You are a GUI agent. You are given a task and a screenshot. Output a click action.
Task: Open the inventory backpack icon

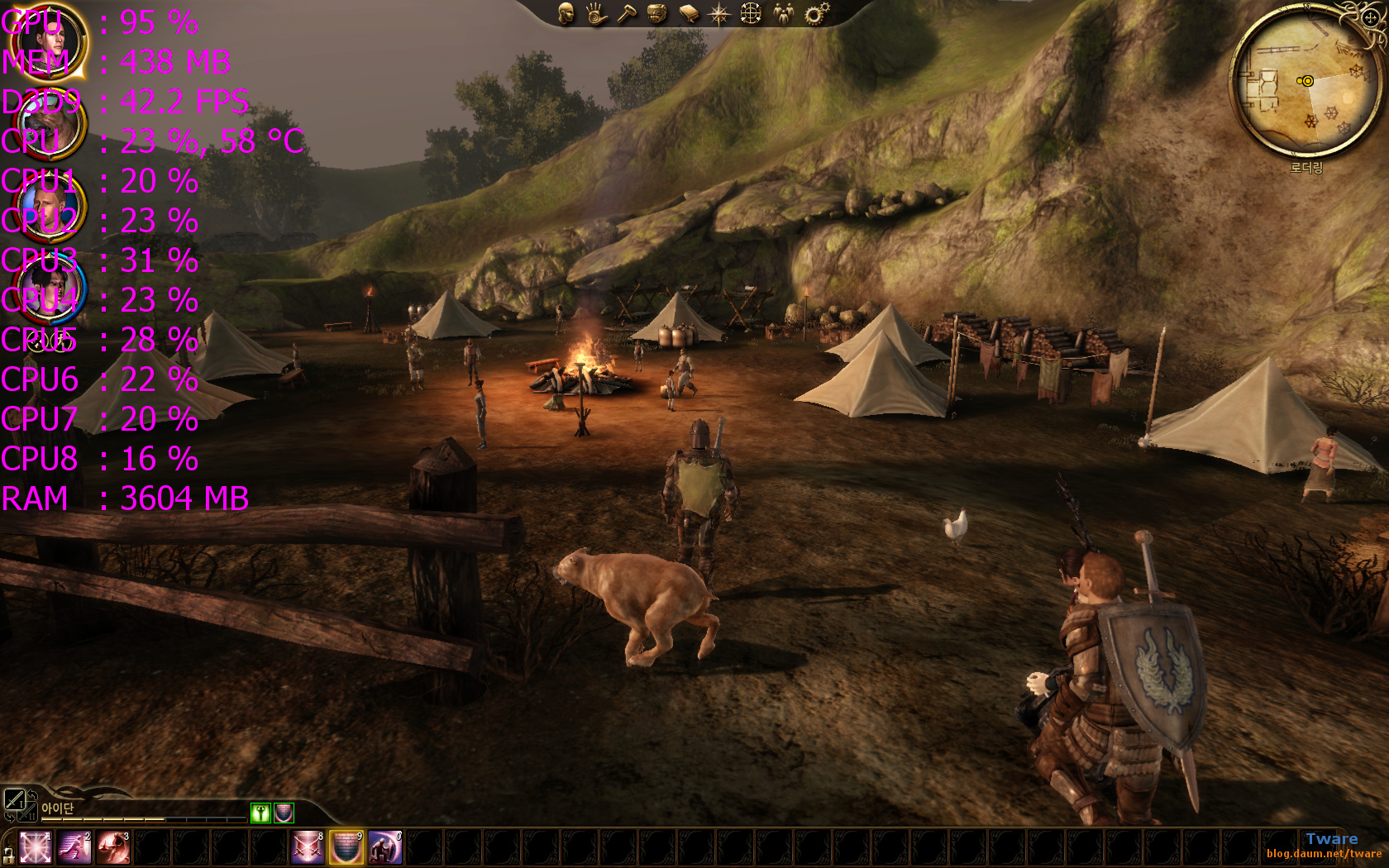(x=657, y=14)
